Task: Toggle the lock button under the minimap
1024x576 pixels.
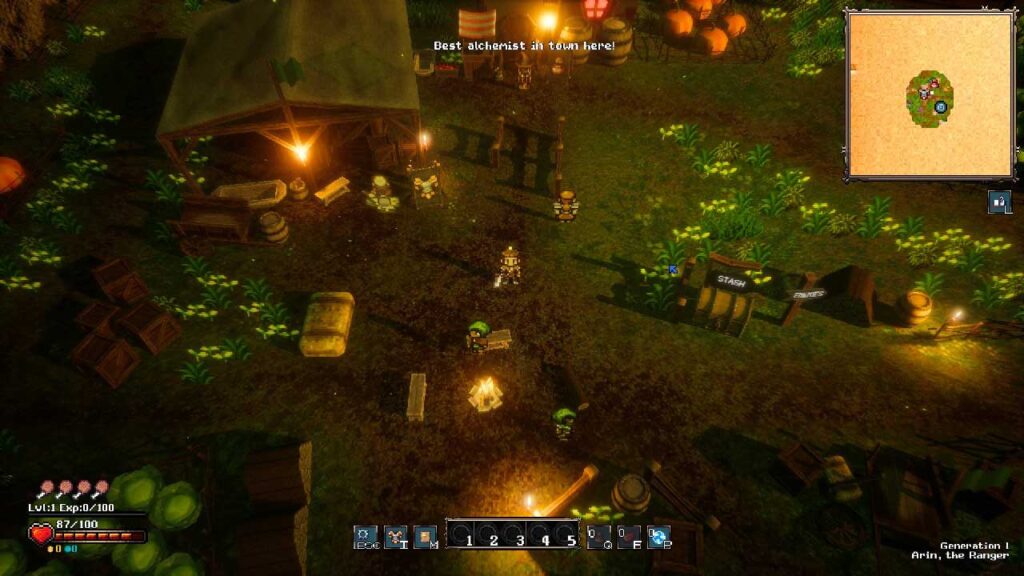Action: tap(999, 201)
